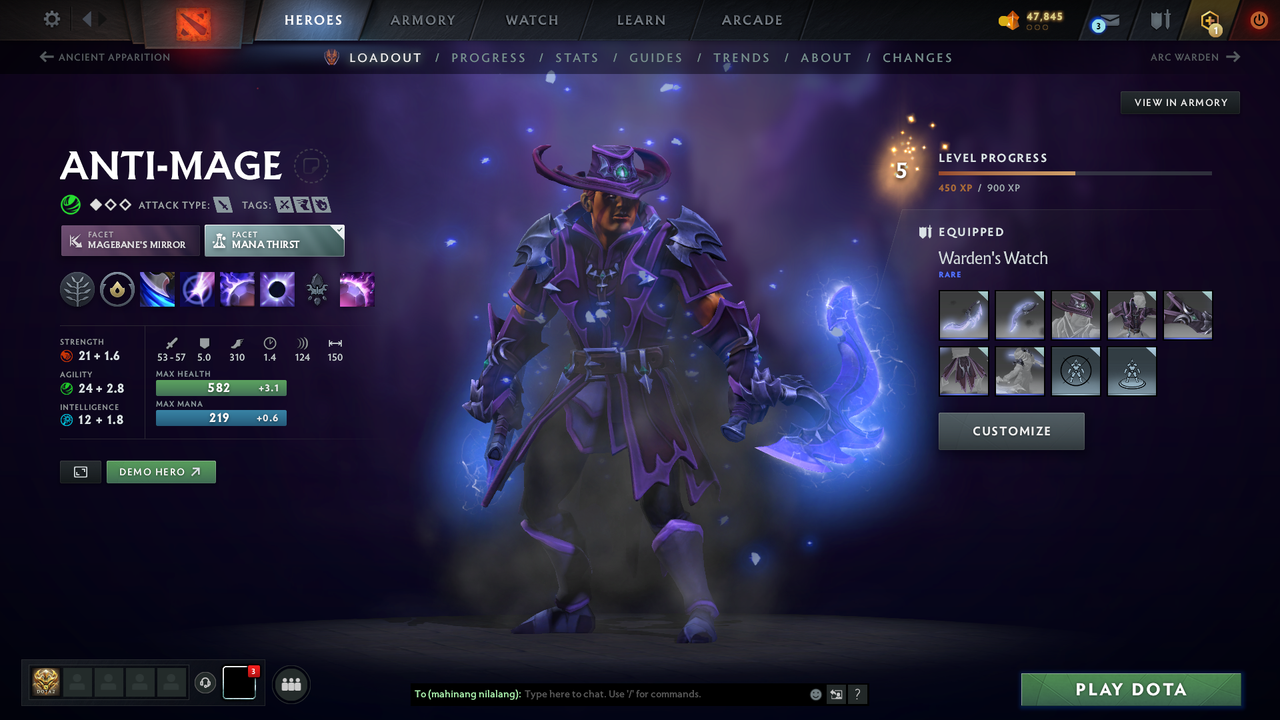The height and width of the screenshot is (720, 1280).
Task: Open the Armory shield-and-sword icon
Action: tap(1159, 20)
